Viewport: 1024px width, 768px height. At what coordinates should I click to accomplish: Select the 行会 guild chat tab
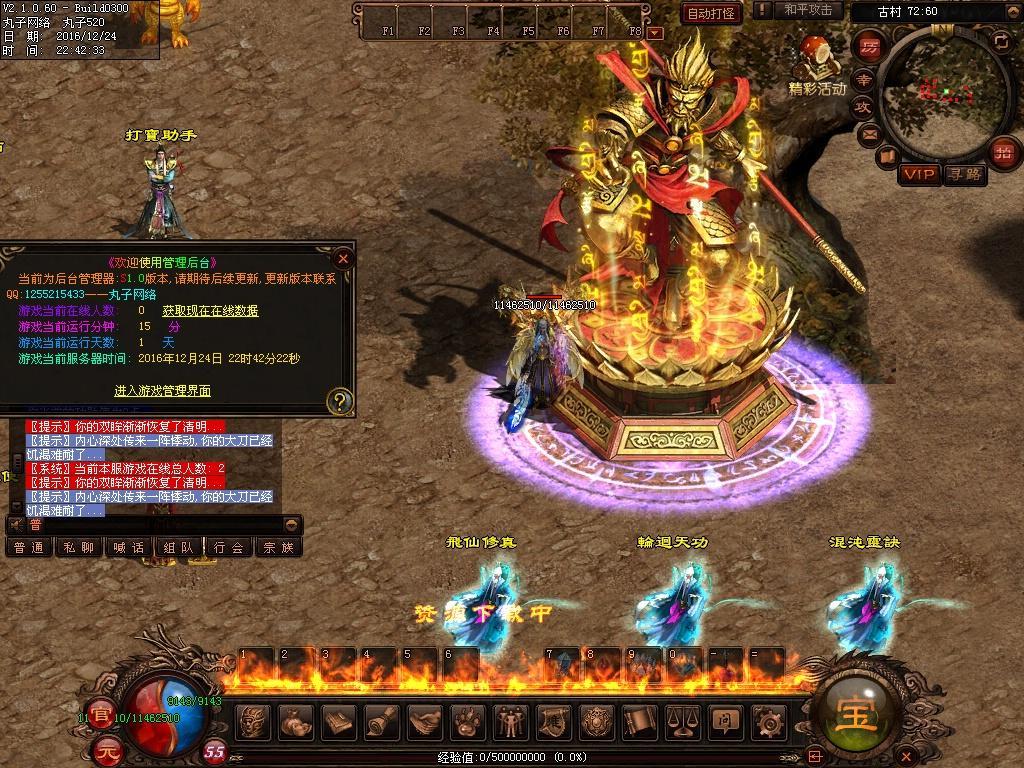coord(229,547)
